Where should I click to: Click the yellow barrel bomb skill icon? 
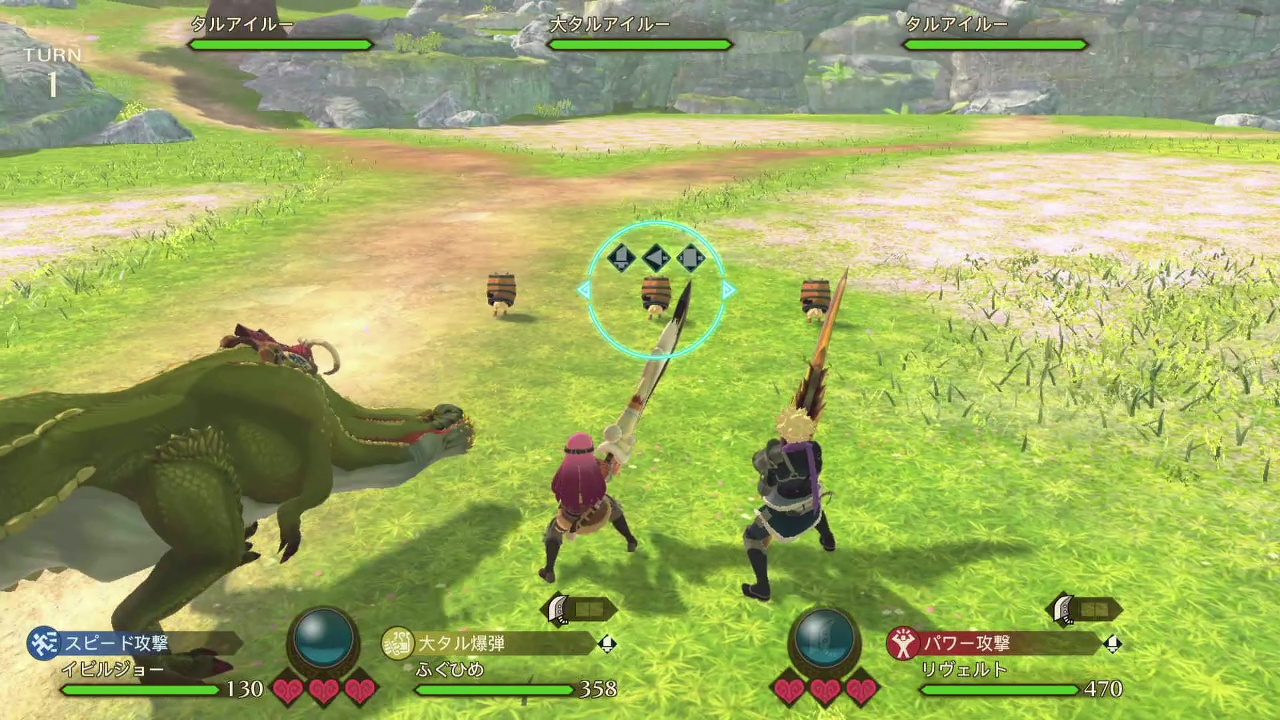[398, 643]
